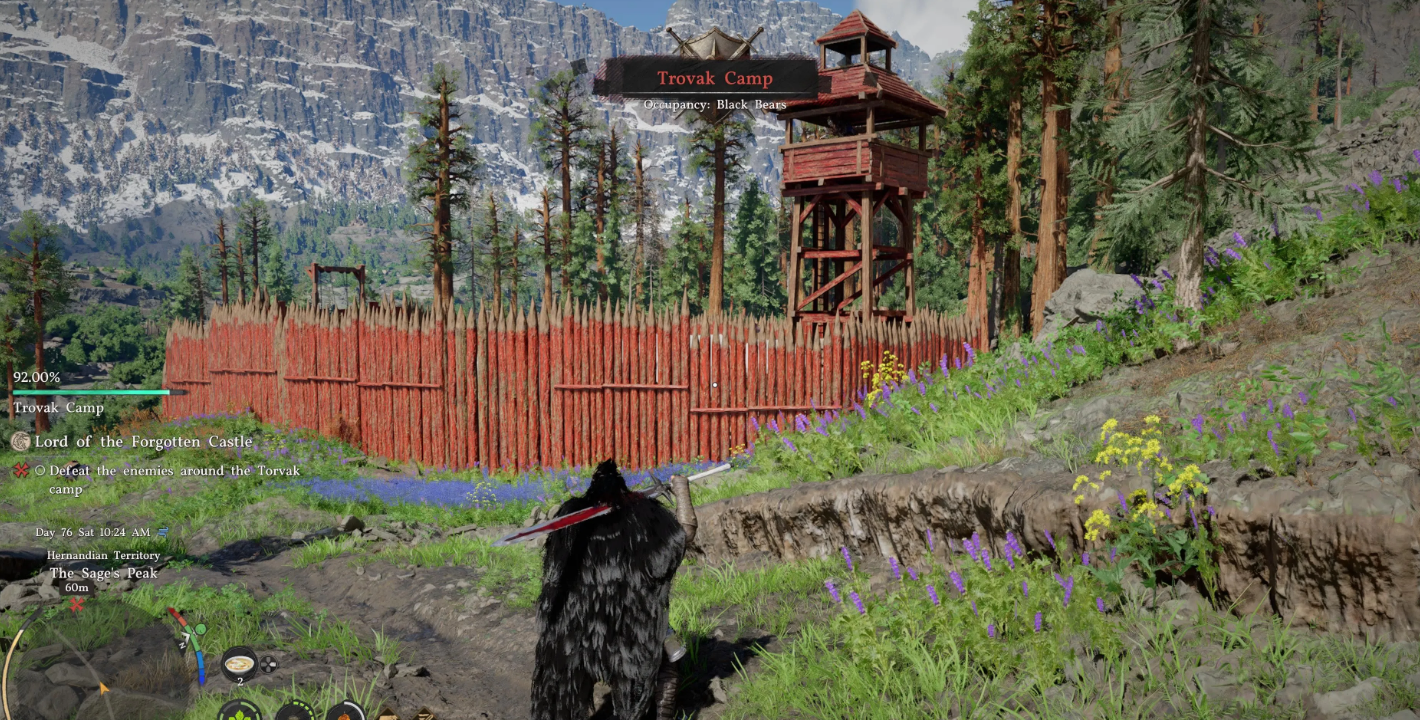
Task: Click the red X quest marker on compass
Action: tap(77, 605)
